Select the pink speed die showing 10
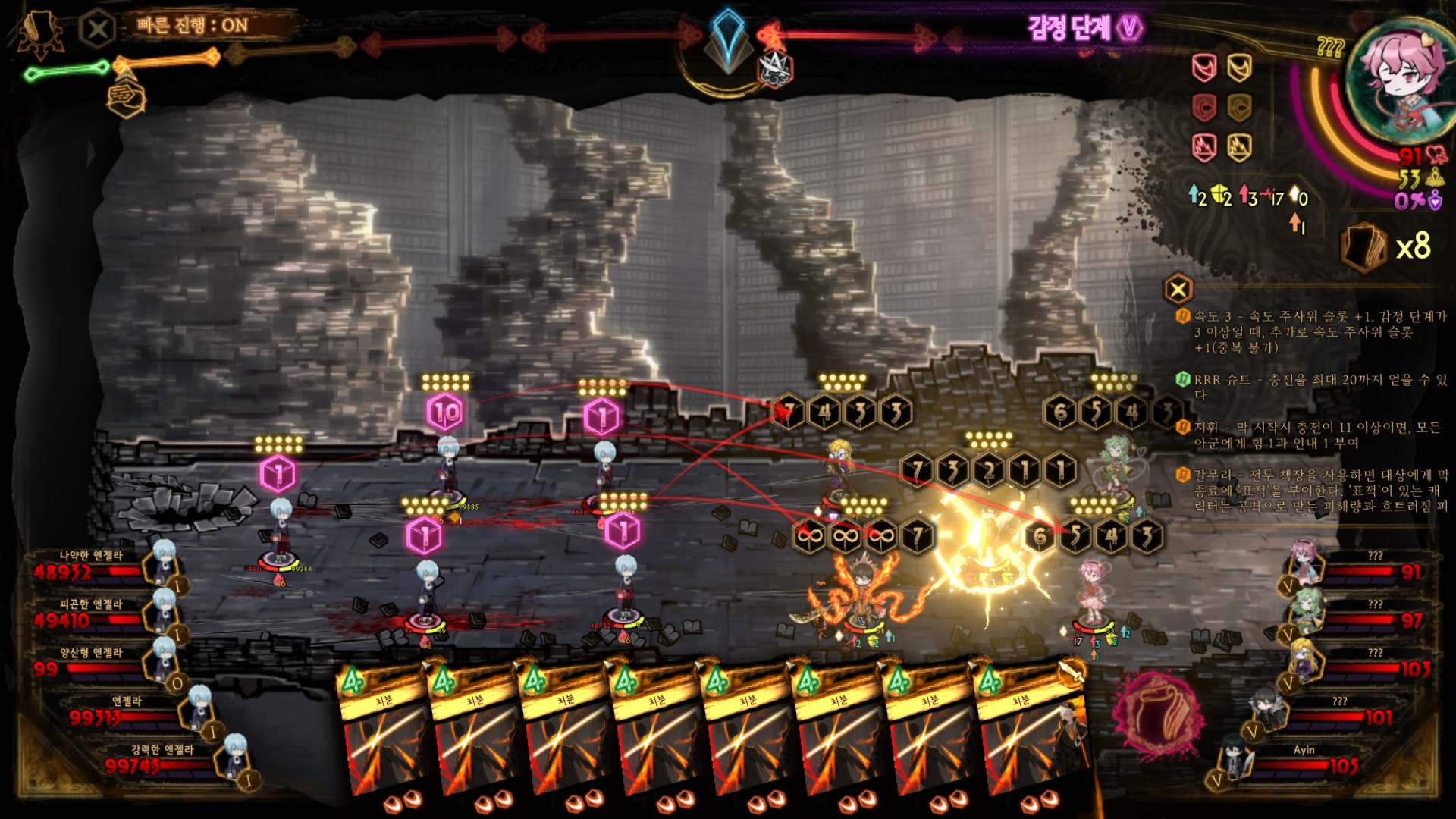 pos(445,413)
